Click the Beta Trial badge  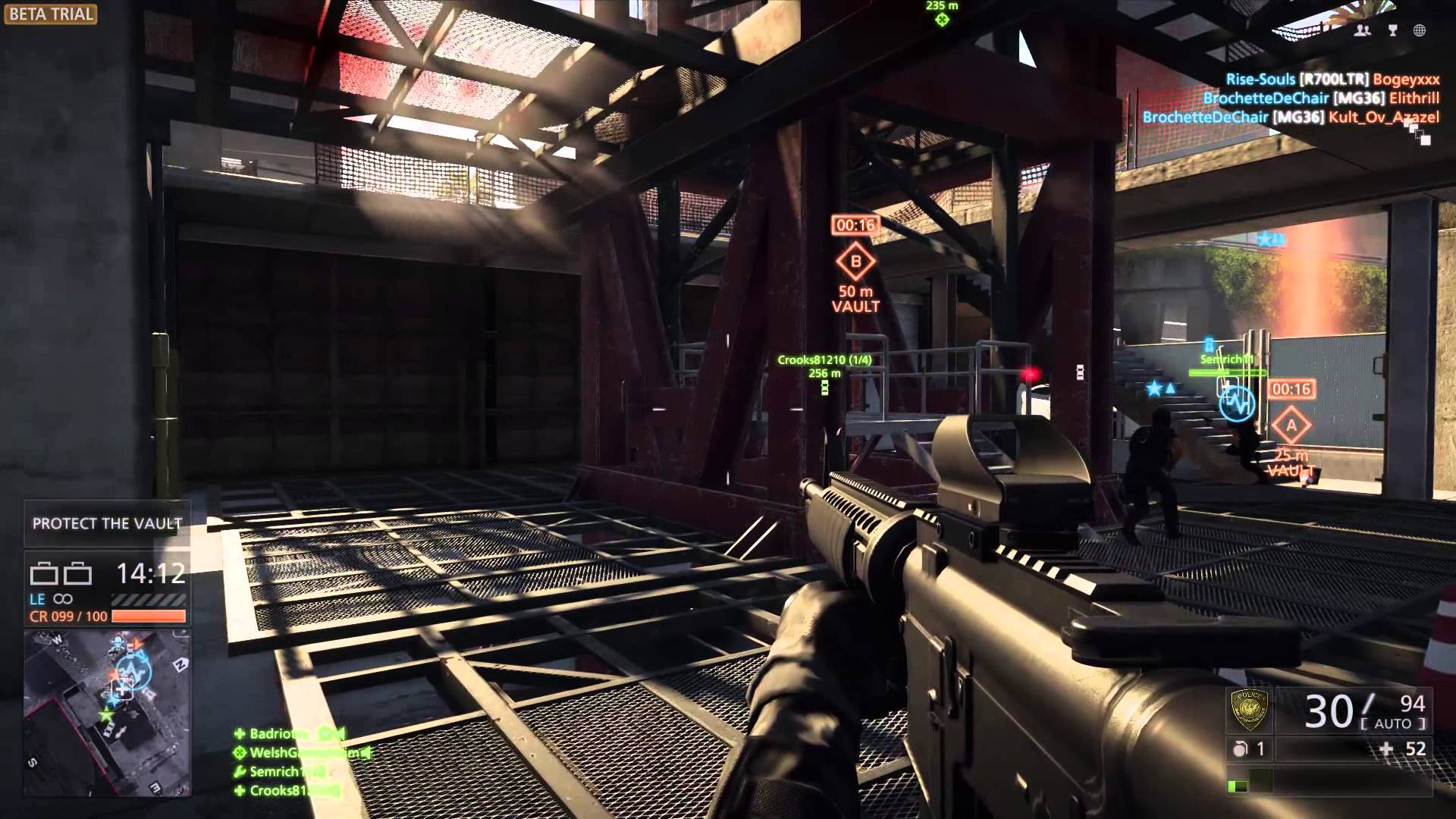click(50, 14)
